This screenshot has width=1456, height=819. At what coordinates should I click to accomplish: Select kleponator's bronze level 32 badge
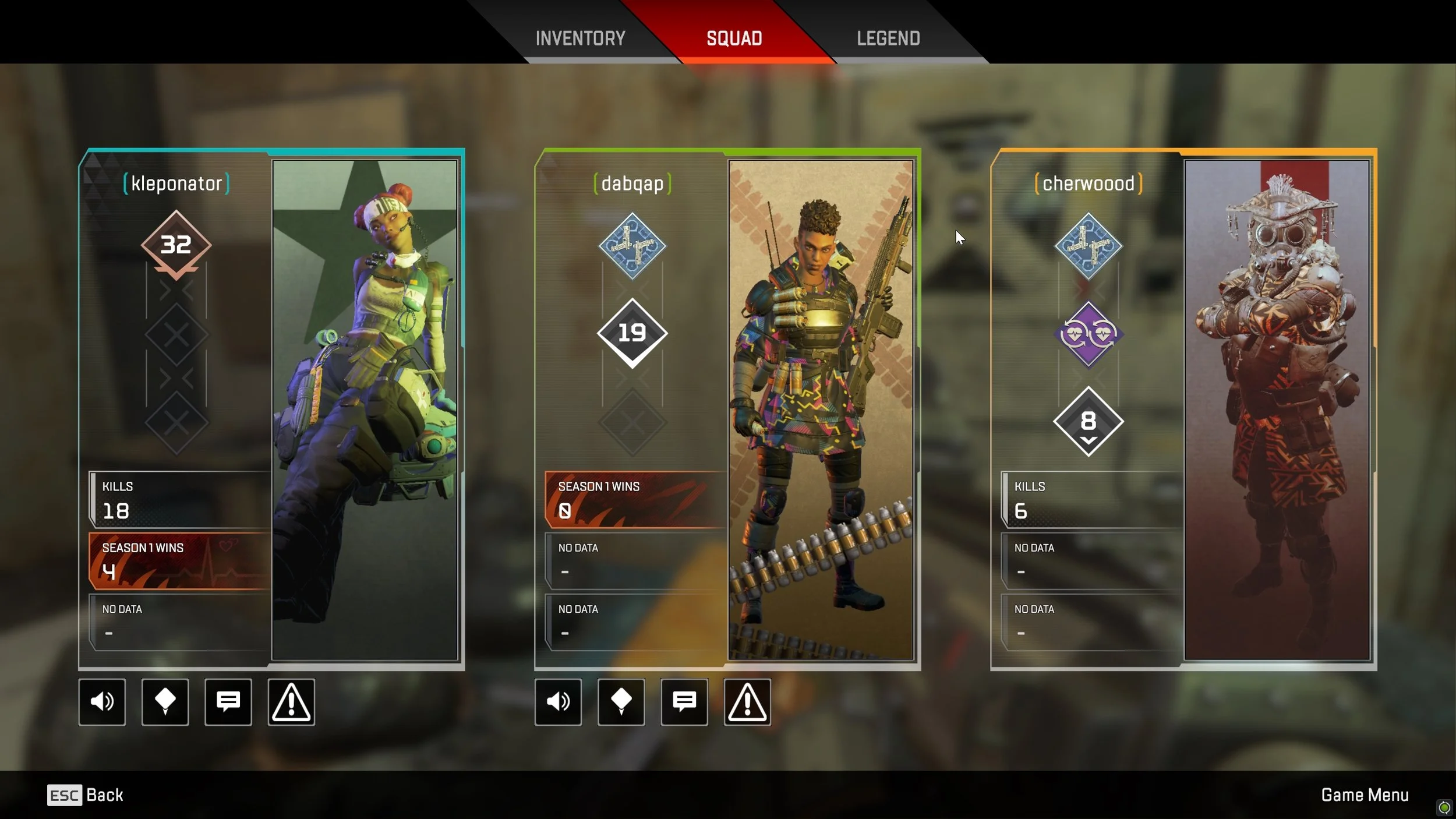(176, 243)
